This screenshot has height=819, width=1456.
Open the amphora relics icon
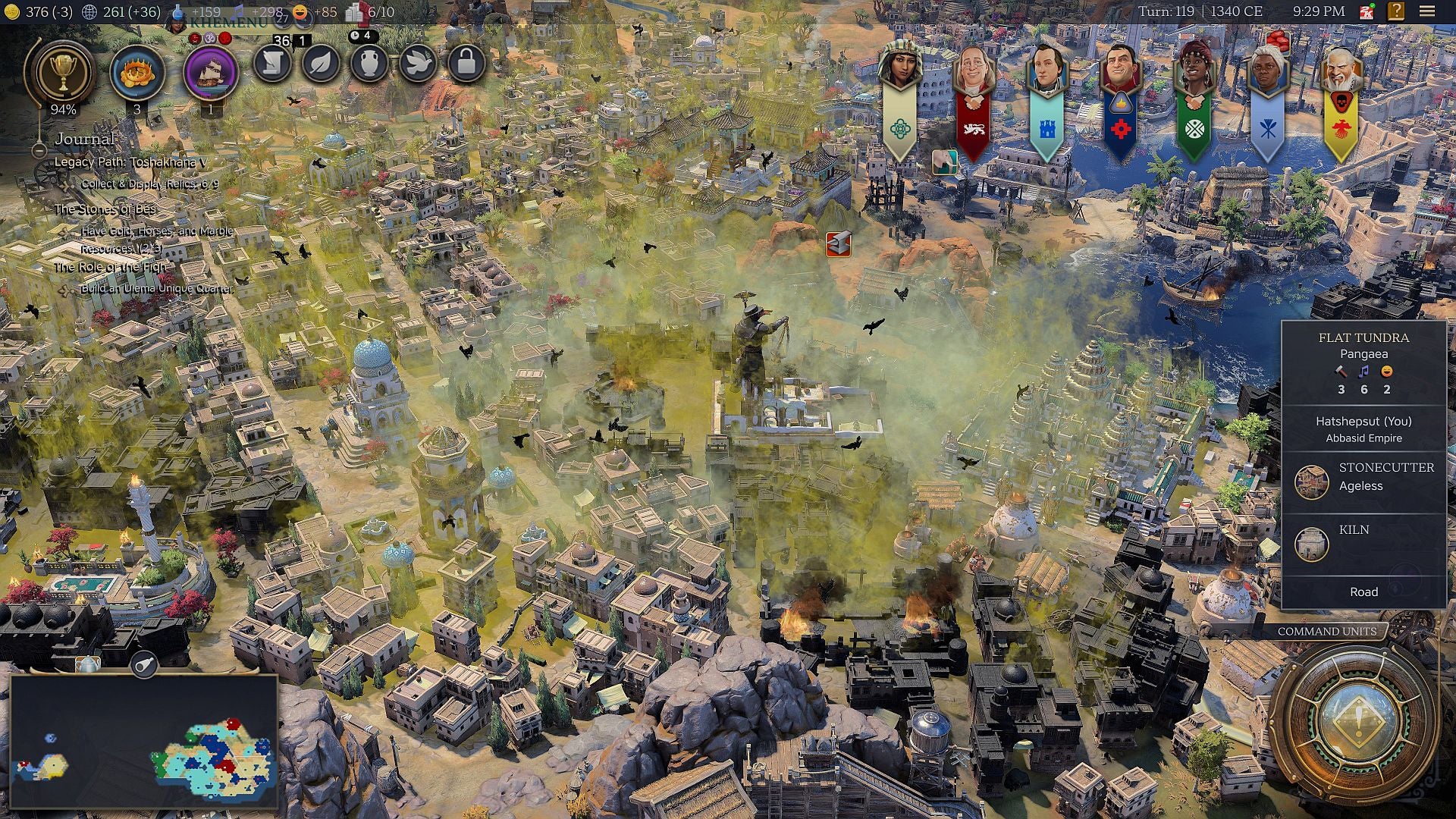point(369,64)
